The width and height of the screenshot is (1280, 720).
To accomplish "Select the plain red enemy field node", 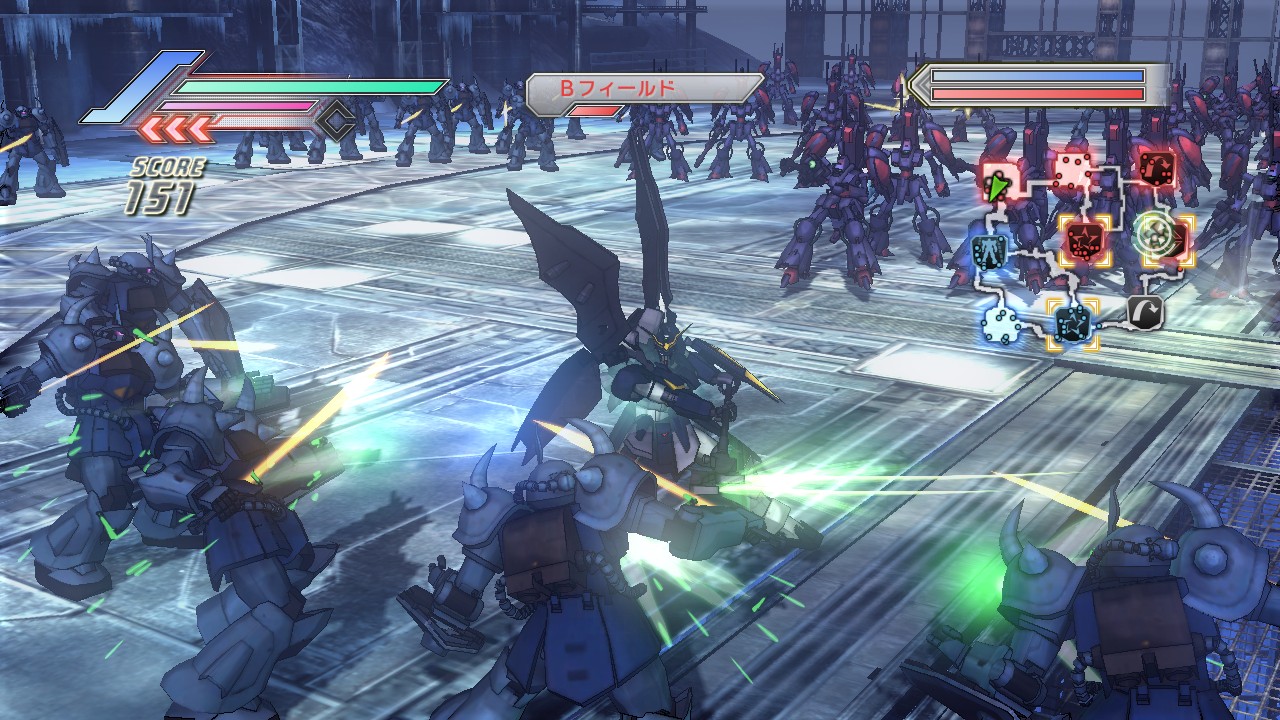I will click(x=1073, y=172).
